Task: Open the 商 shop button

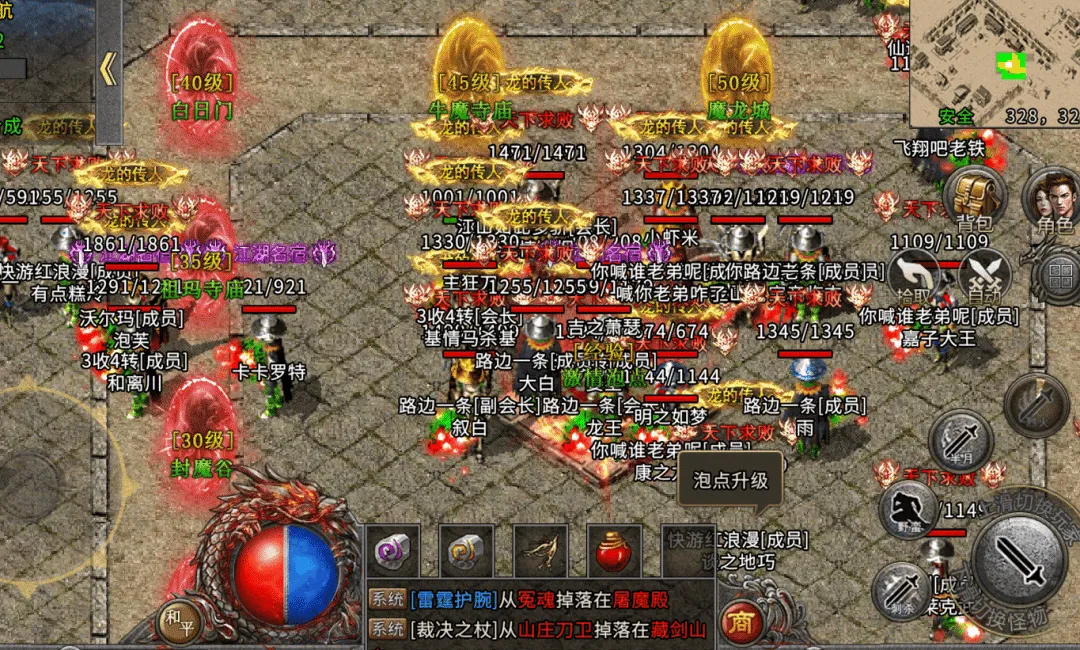Action: 741,621
